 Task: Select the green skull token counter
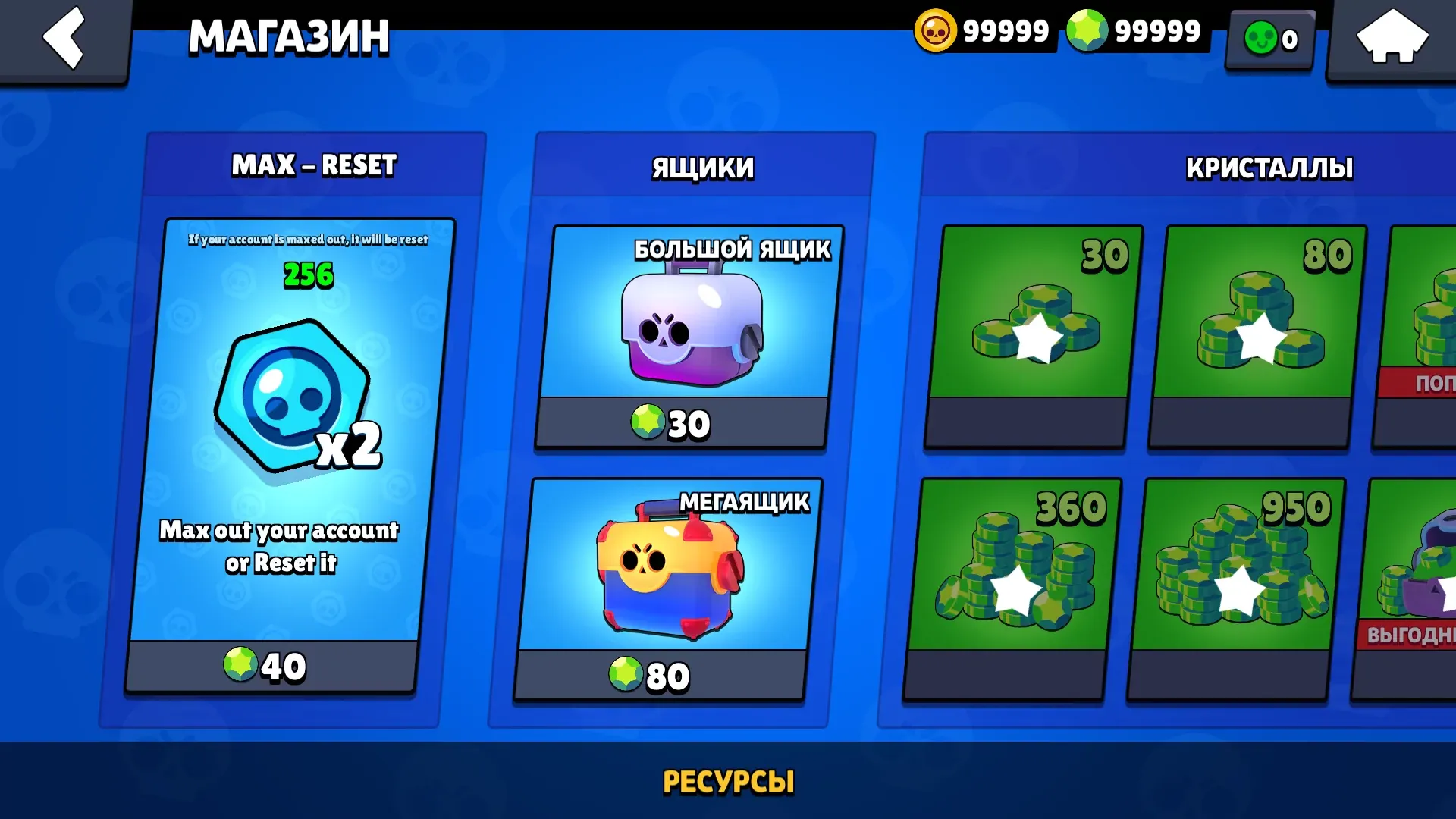pos(1266,37)
